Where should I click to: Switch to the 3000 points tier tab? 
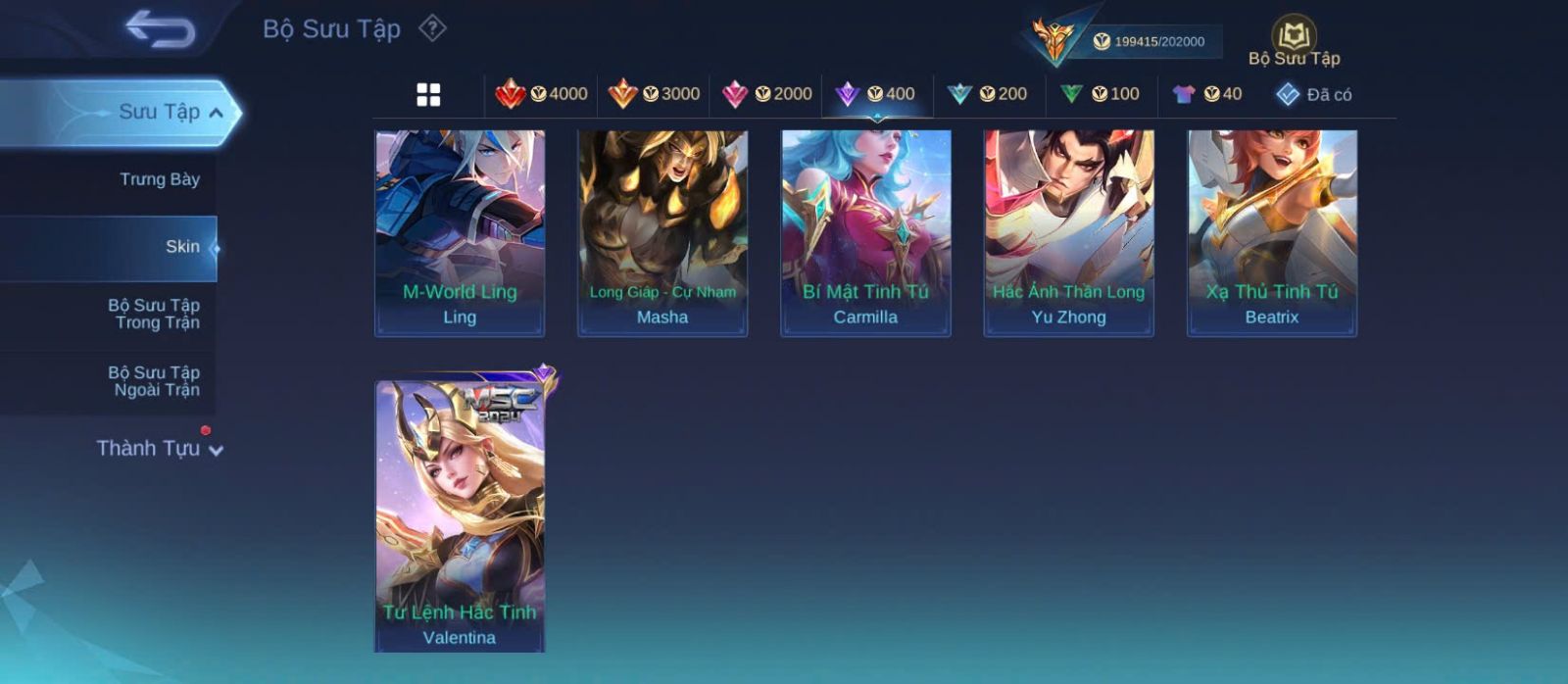[654, 94]
